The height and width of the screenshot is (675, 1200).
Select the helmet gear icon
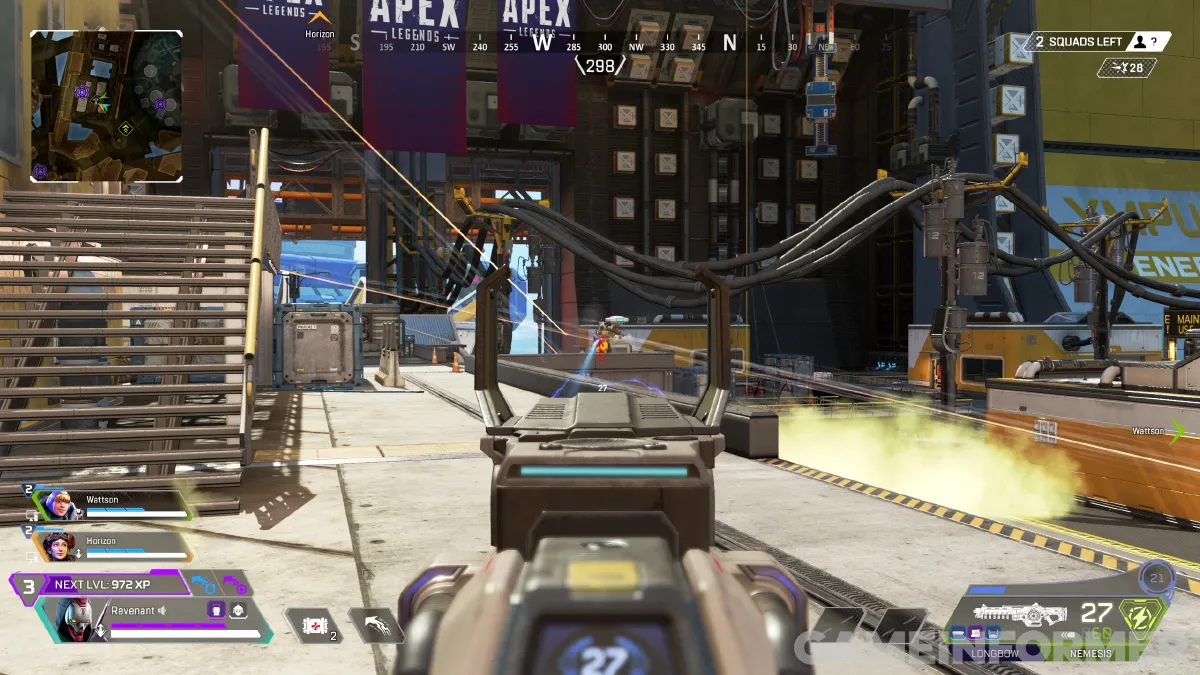pyautogui.click(x=238, y=609)
